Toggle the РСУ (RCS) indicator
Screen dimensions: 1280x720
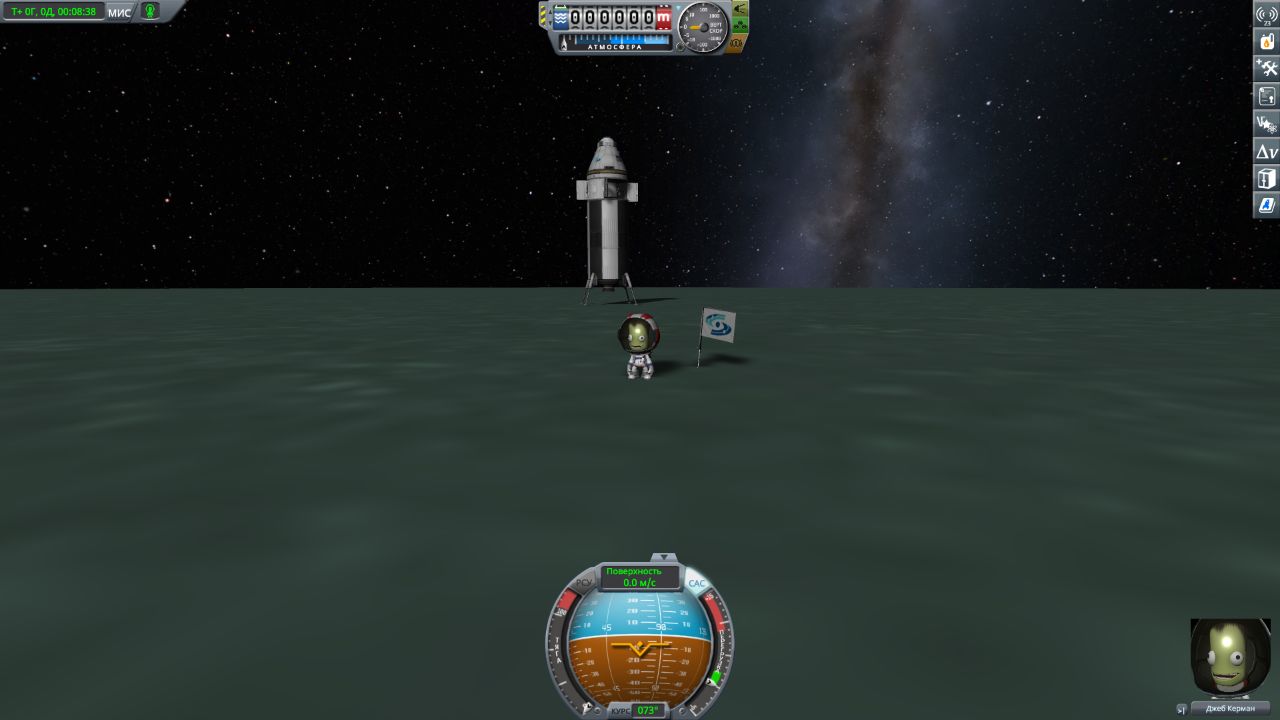click(x=585, y=582)
